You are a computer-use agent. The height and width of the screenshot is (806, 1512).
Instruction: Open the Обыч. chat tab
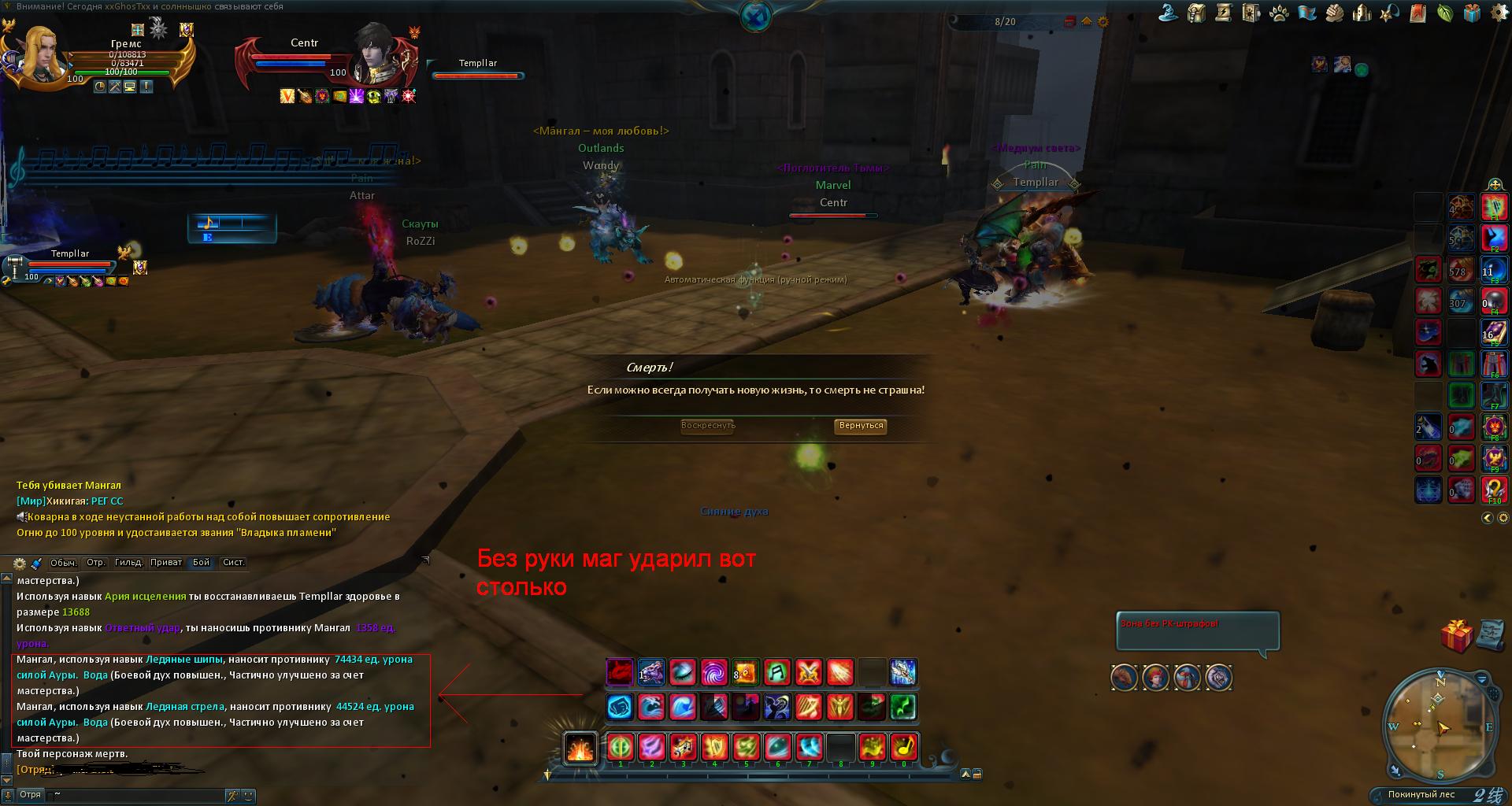coord(63,562)
